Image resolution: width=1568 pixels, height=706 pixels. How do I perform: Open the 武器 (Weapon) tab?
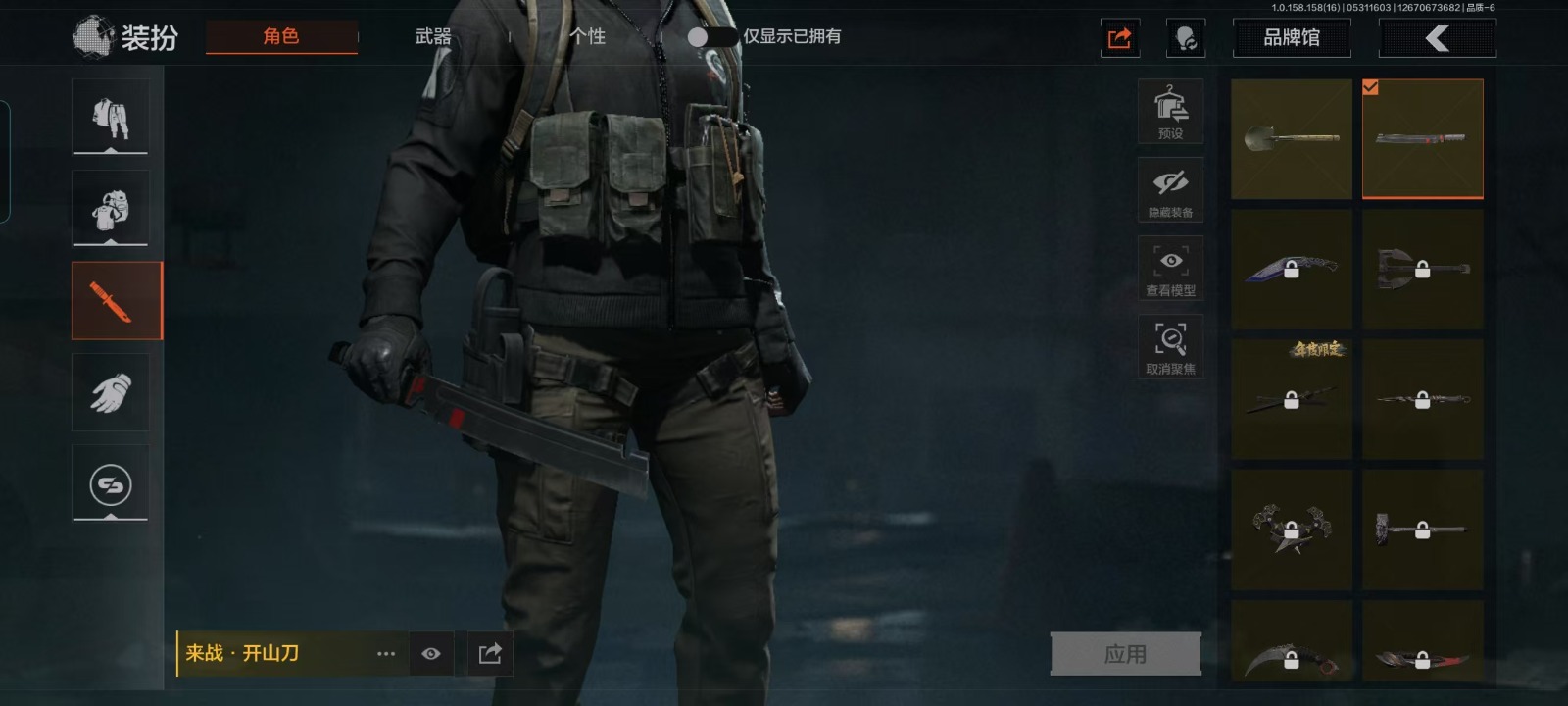coord(433,37)
